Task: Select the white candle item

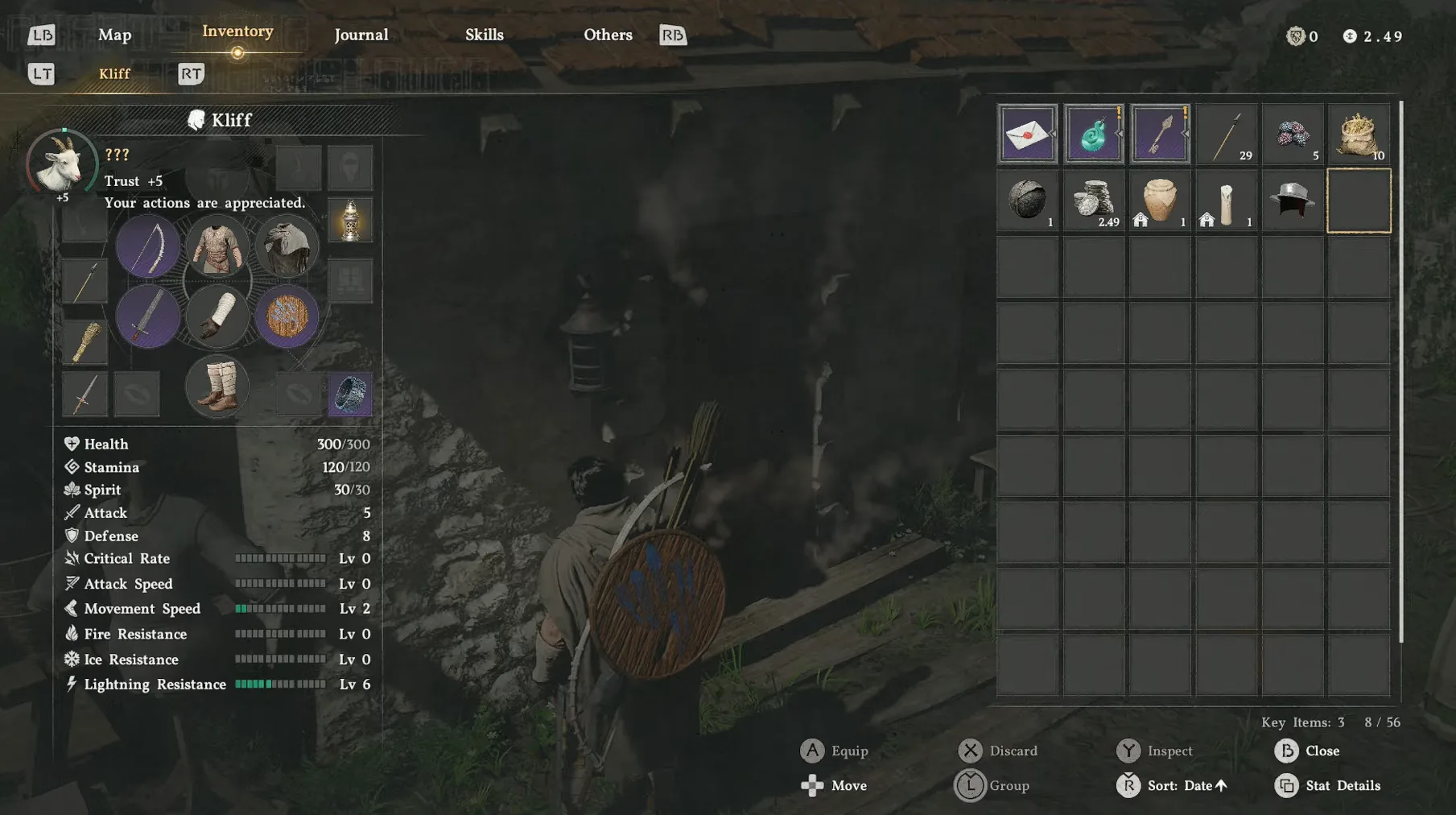Action: (x=1226, y=201)
